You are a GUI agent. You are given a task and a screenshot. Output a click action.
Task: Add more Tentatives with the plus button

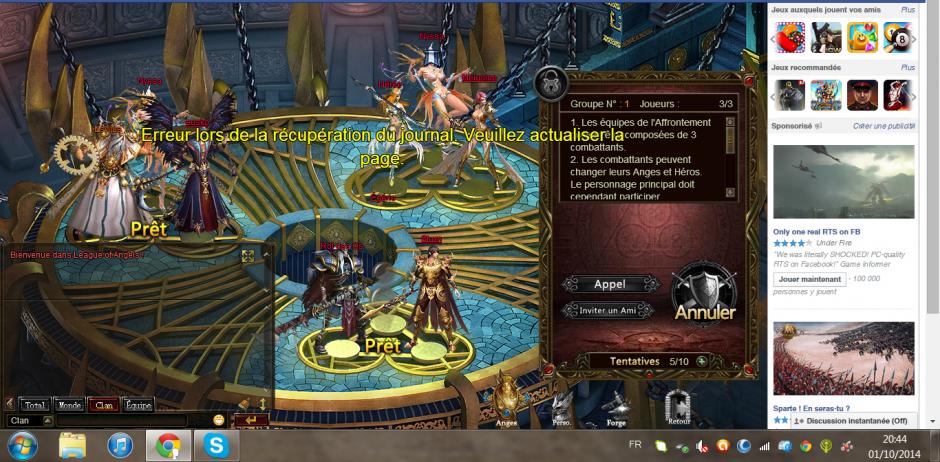point(702,361)
